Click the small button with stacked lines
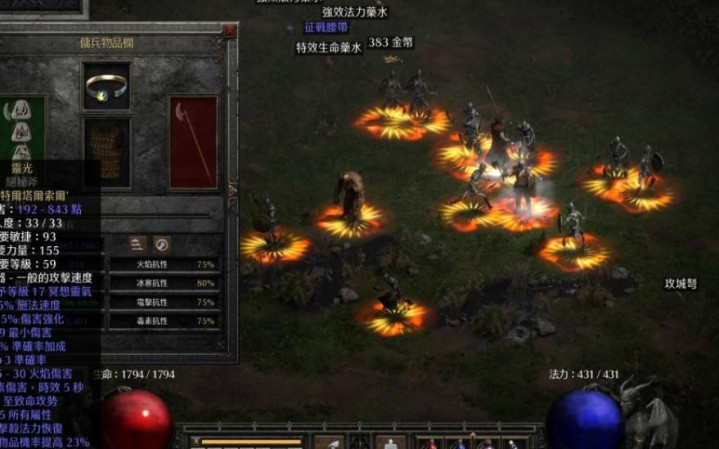 coord(138,244)
